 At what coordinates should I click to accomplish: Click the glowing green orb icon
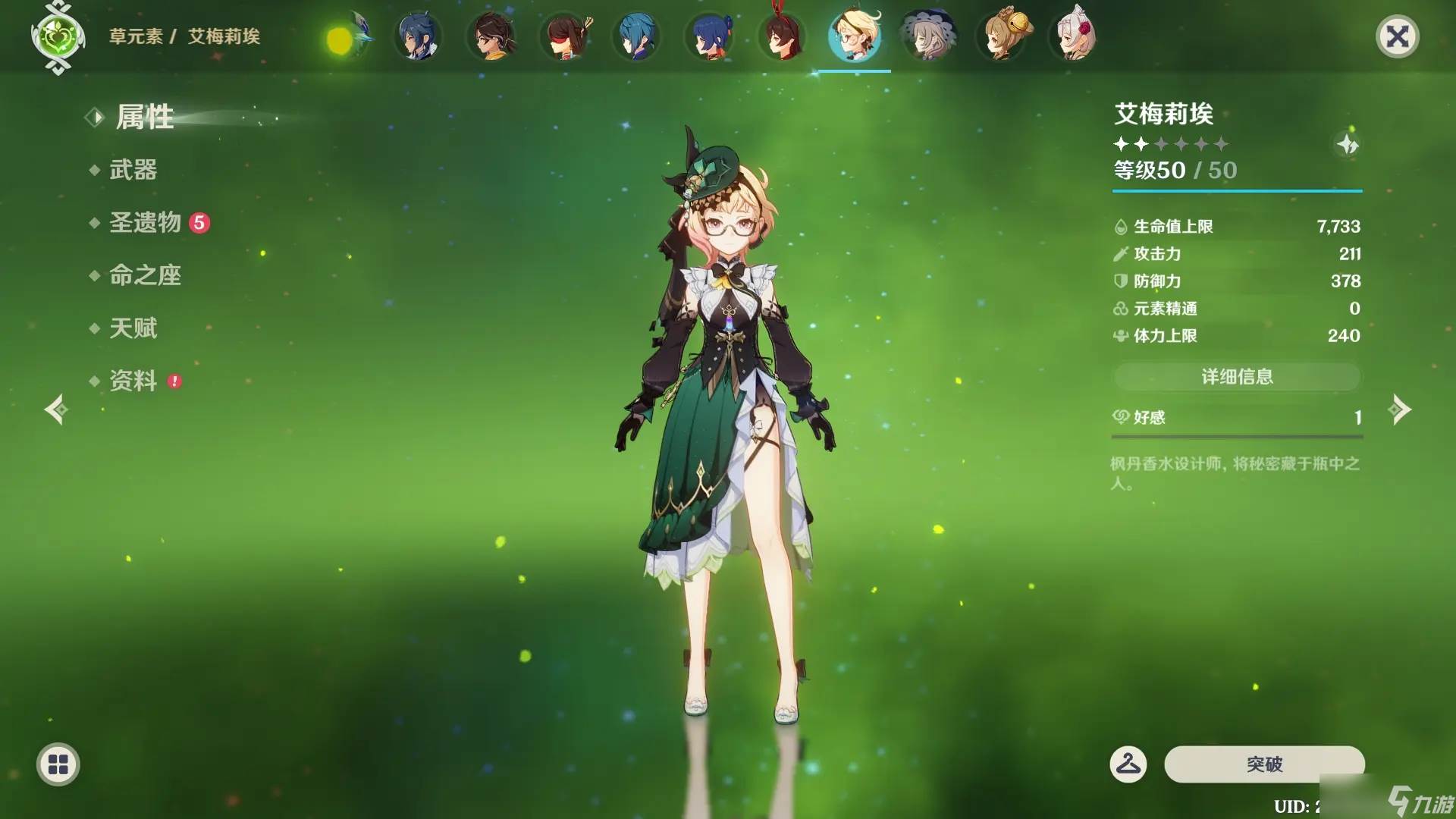click(x=343, y=39)
